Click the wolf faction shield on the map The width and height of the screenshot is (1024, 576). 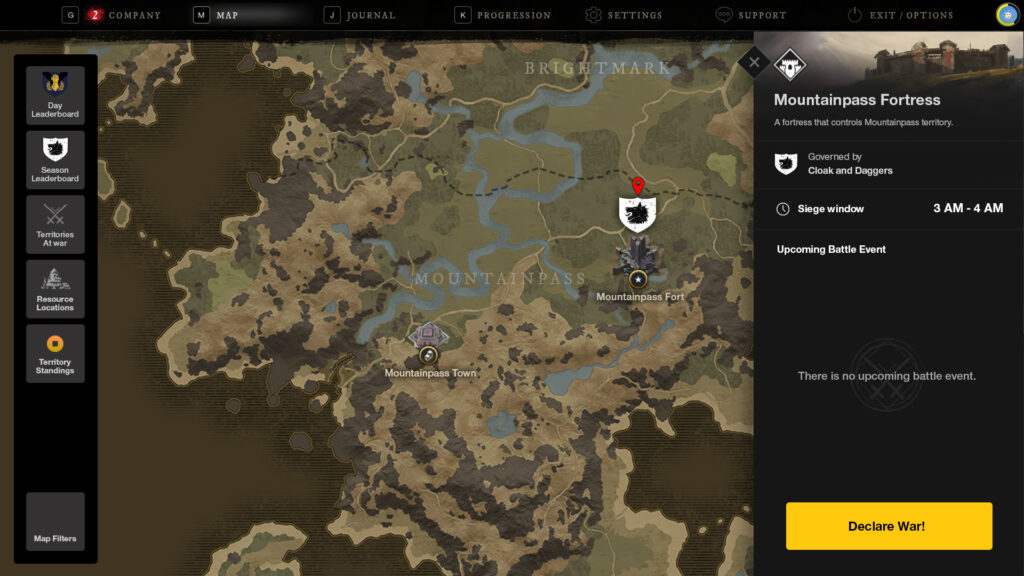coord(637,214)
